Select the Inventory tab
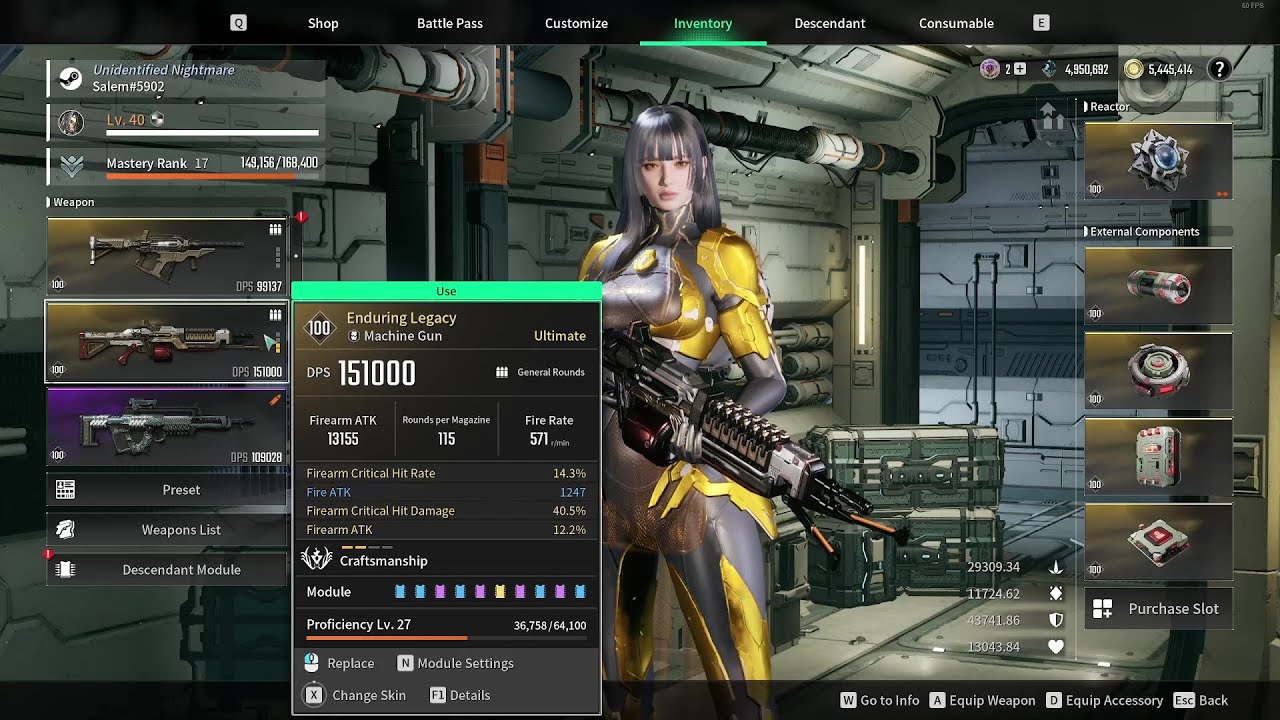Image resolution: width=1280 pixels, height=720 pixels. pyautogui.click(x=703, y=23)
